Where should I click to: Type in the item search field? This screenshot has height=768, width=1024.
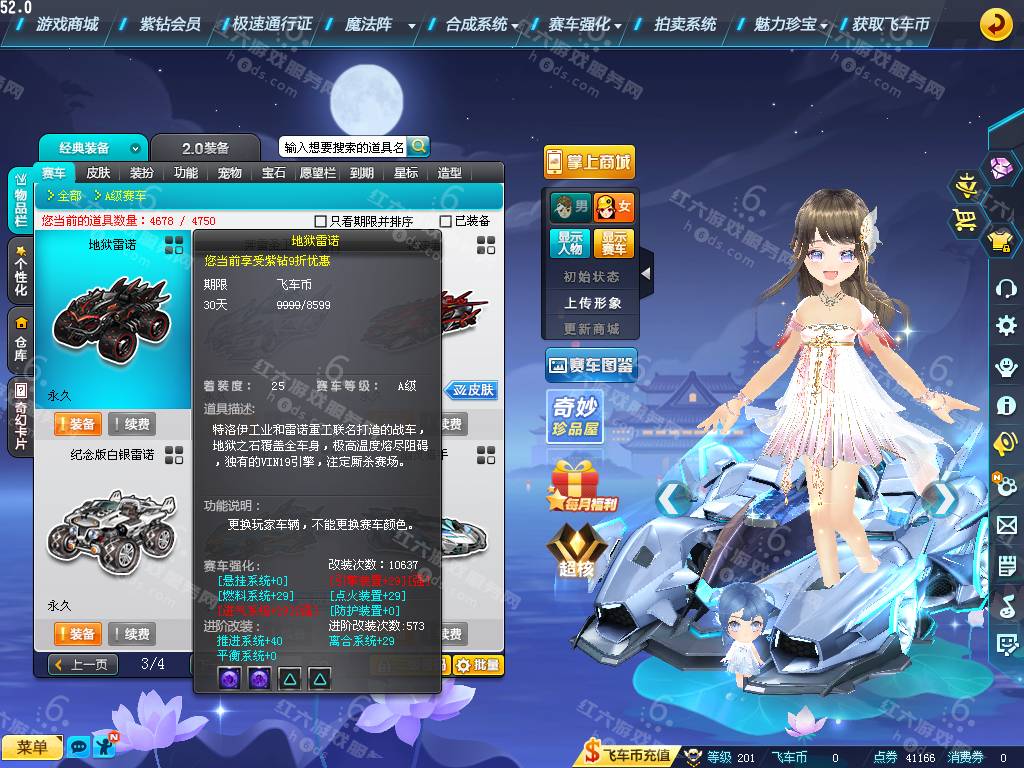pos(344,147)
